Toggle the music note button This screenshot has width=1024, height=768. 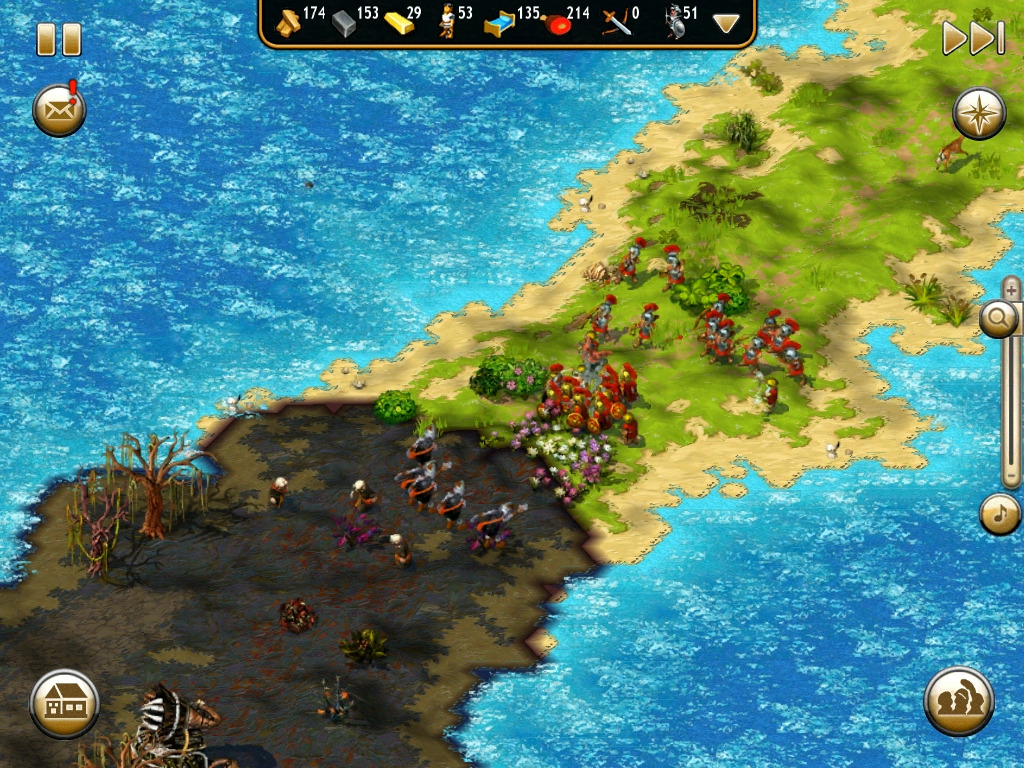pyautogui.click(x=999, y=514)
